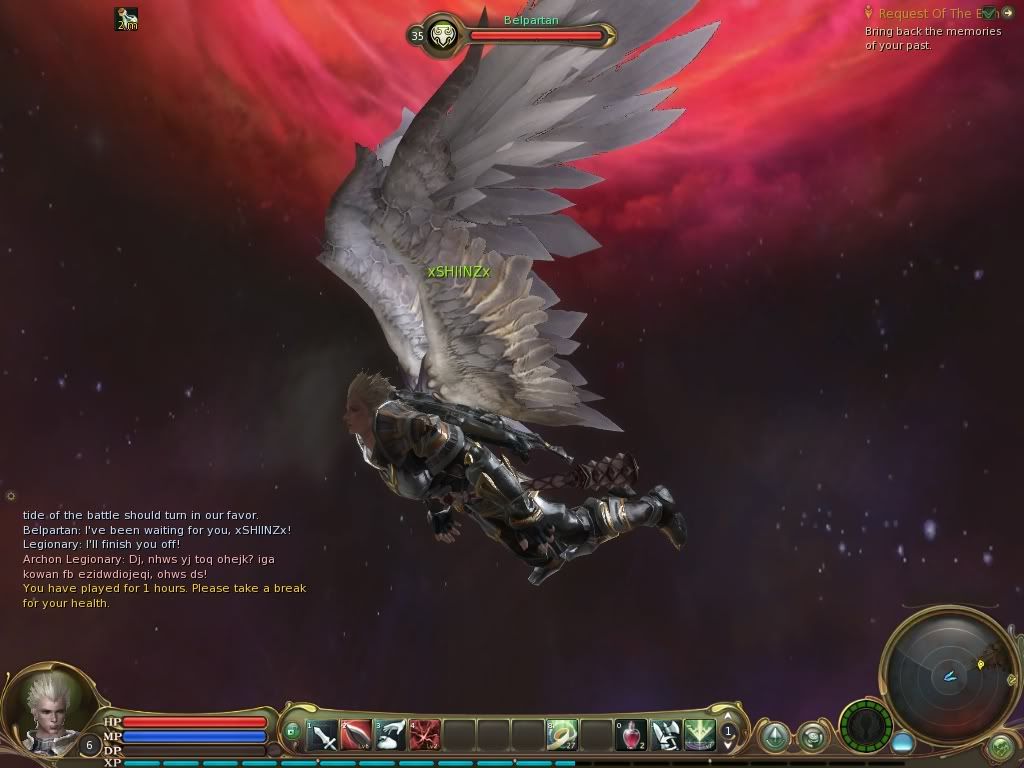The width and height of the screenshot is (1024, 768).
Task: Click the bird buff icon
Action: [126, 18]
